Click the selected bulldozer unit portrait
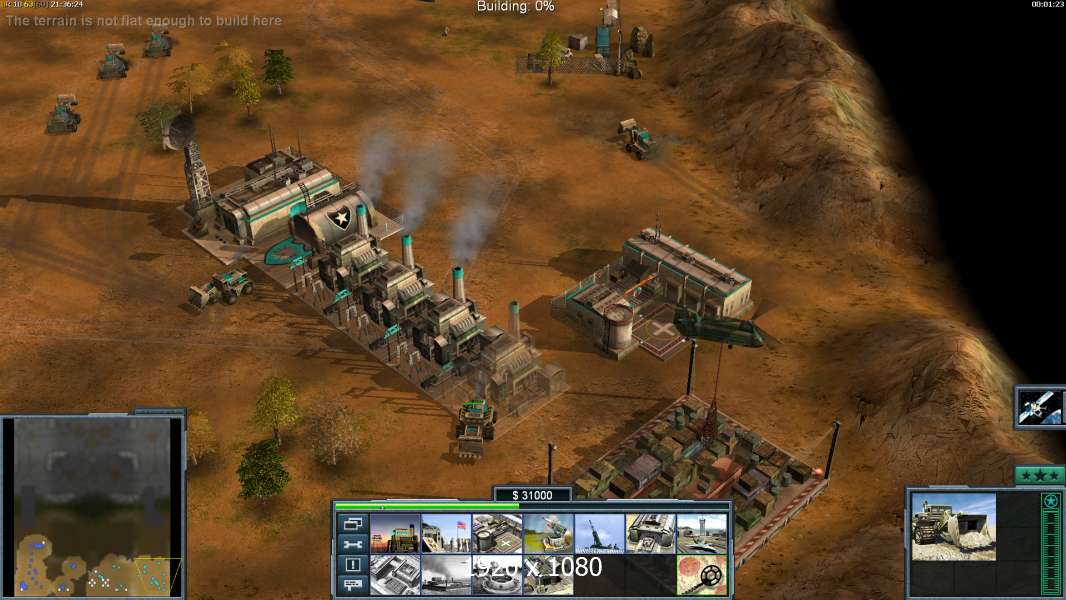Screen dimensions: 1066x600 [953, 526]
